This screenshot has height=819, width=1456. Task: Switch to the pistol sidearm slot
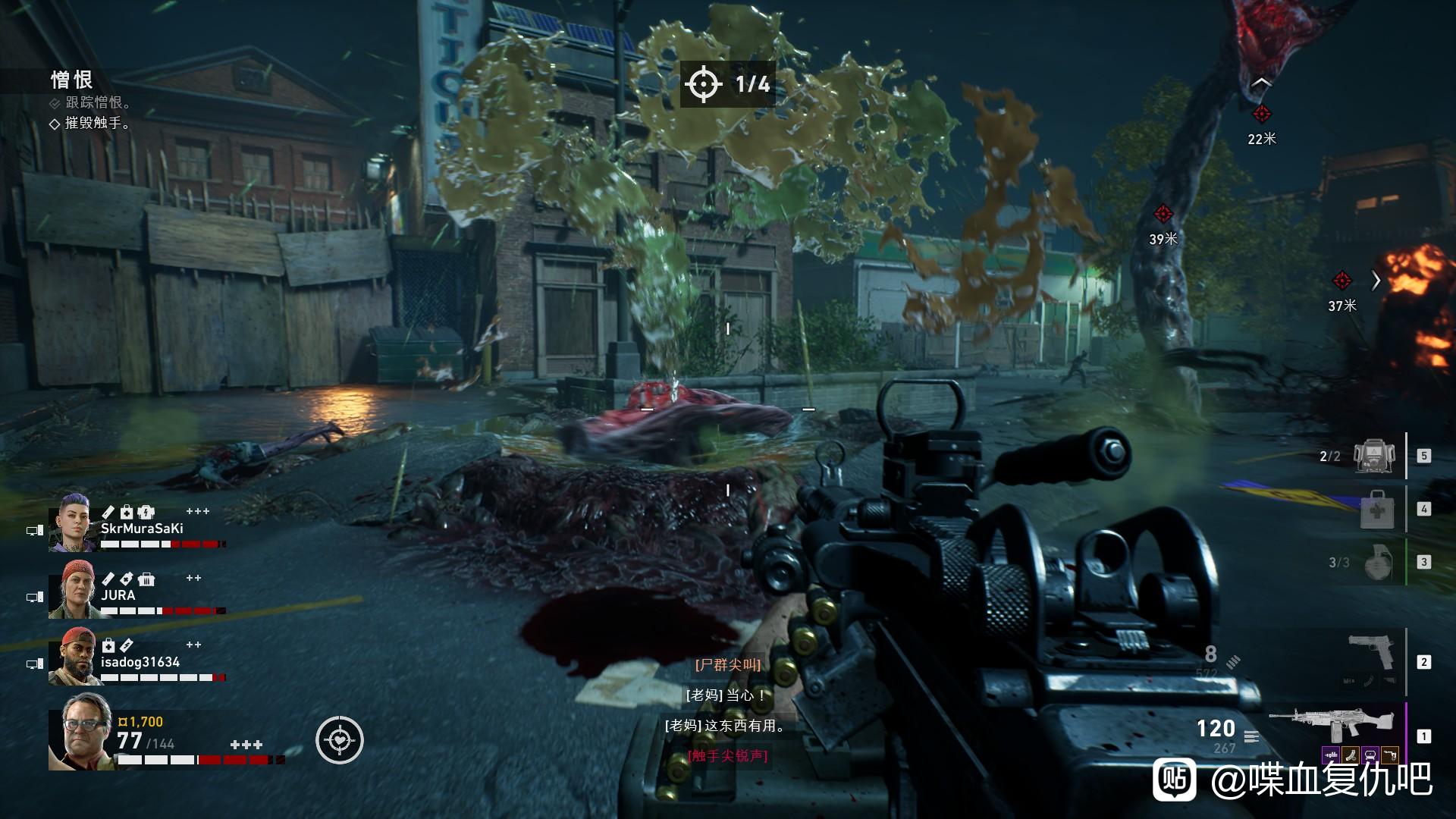(x=1371, y=654)
